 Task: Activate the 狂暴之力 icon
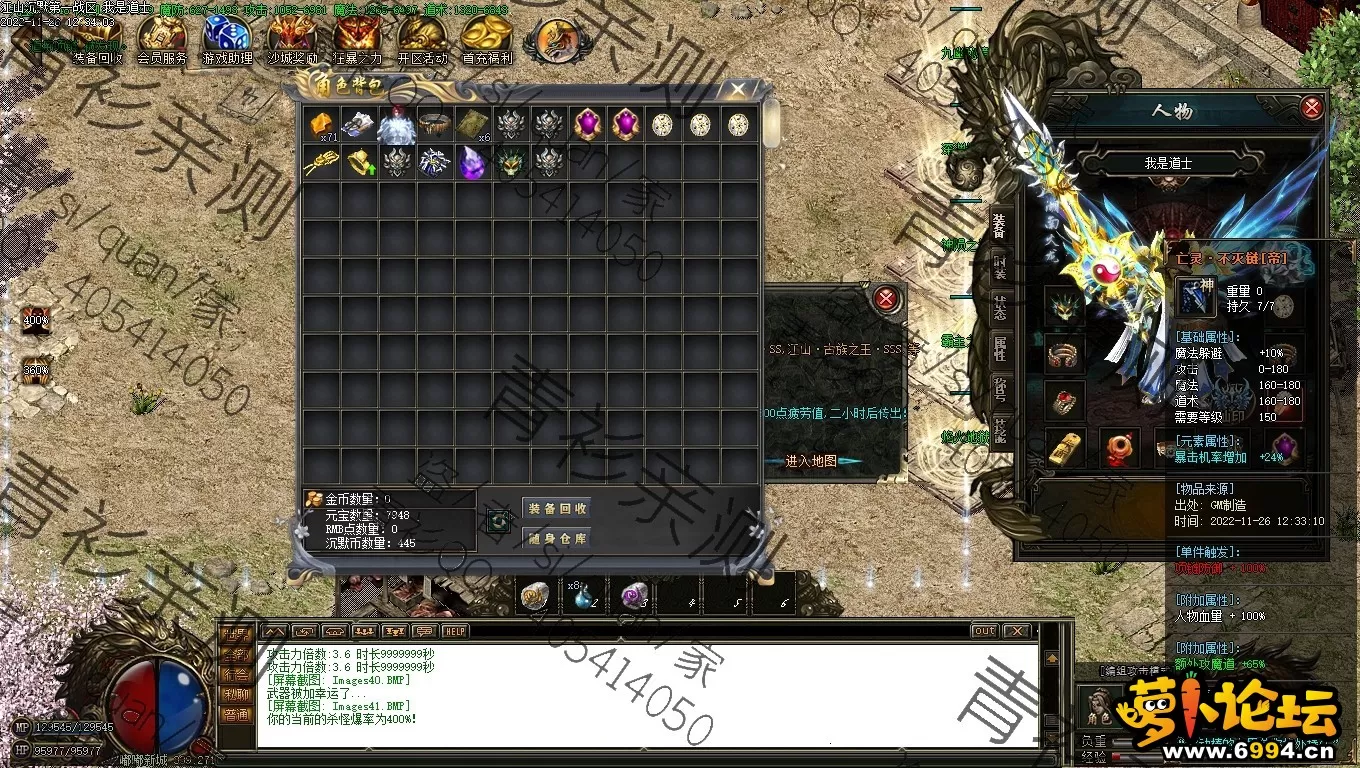coord(357,40)
